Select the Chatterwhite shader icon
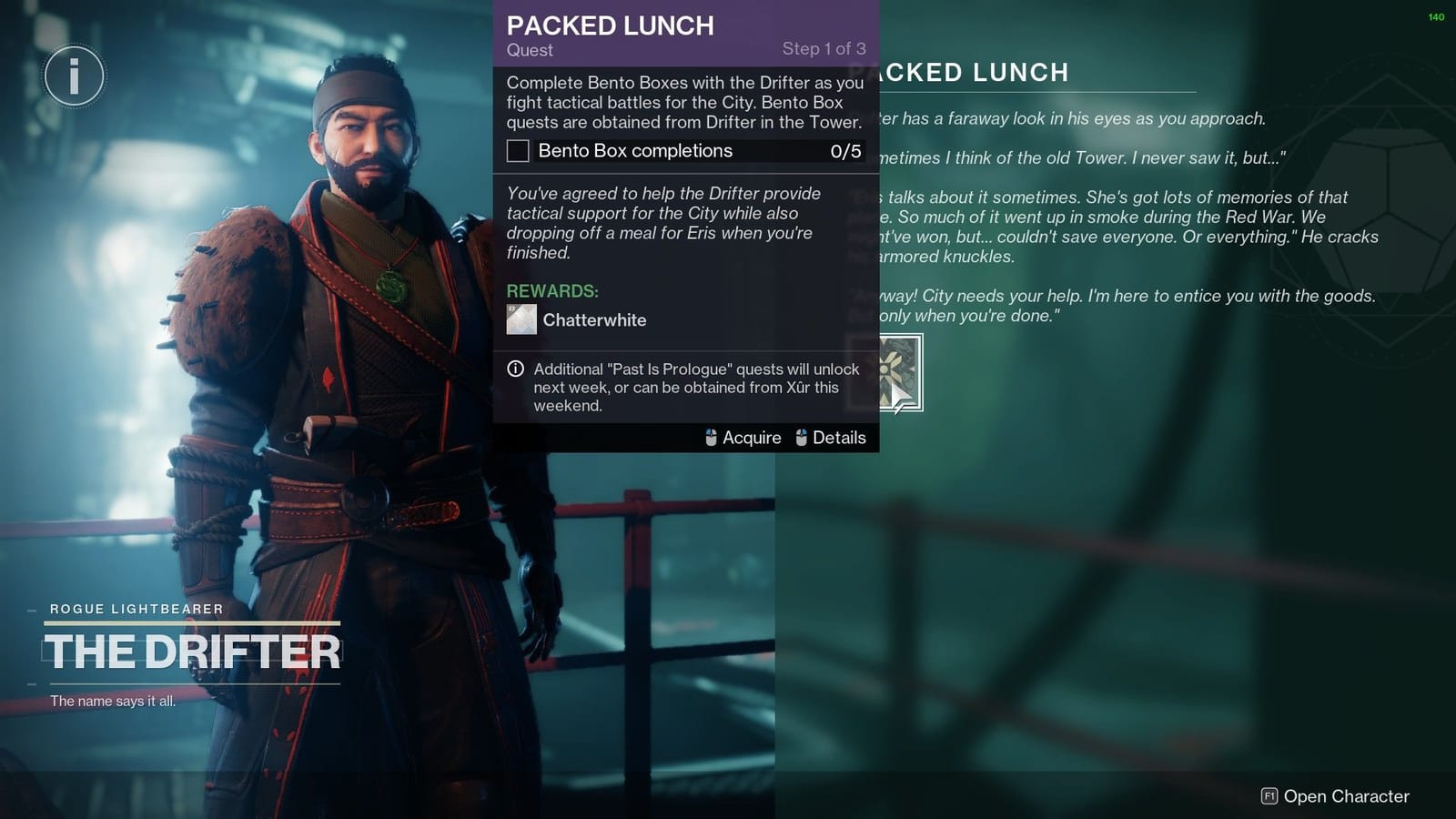The width and height of the screenshot is (1456, 819). click(x=520, y=319)
